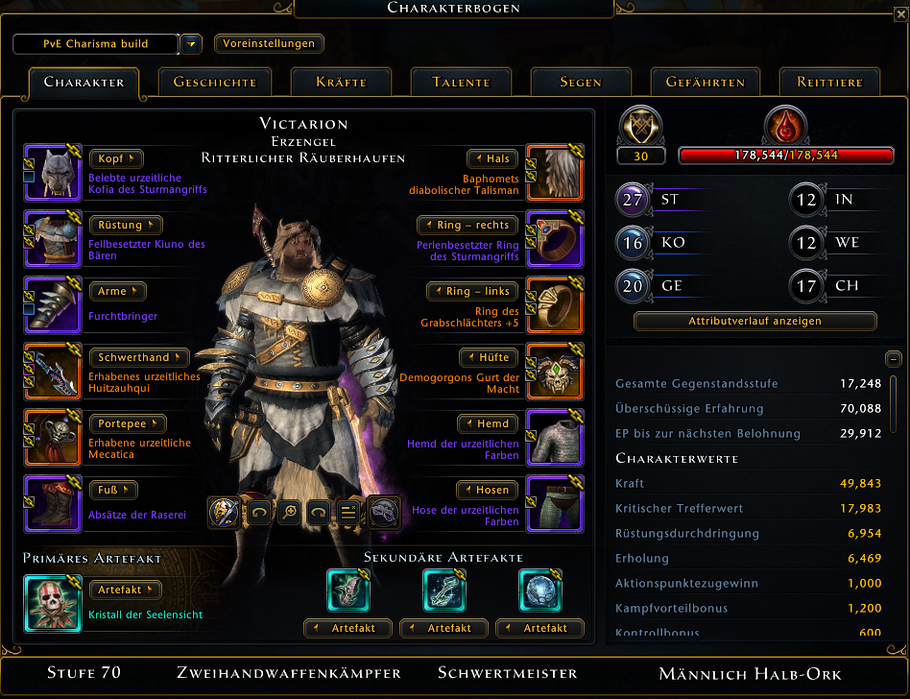Click the Kristall der Seelensicht artifact icon
910x699 pixels.
coord(53,604)
